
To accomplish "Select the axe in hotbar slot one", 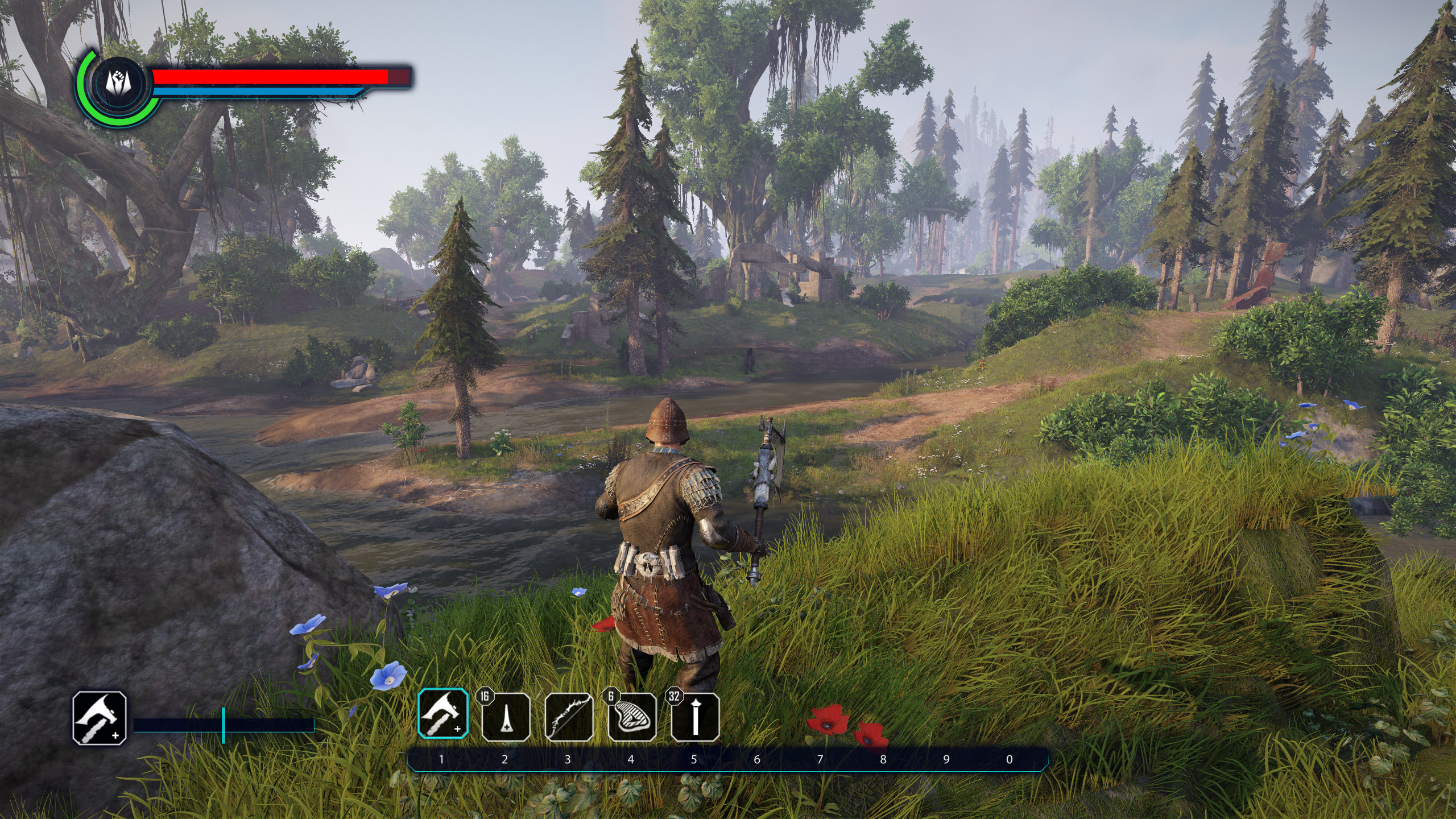I will coord(443,714).
